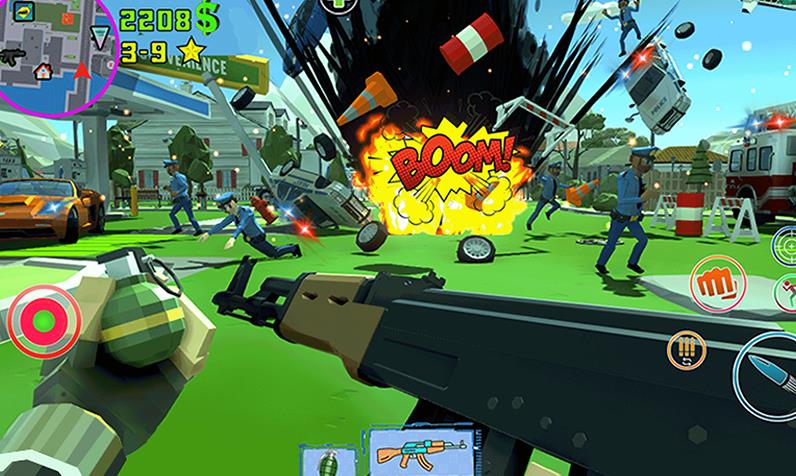The image size is (796, 476).
Task: Reload with the ammo swap button
Action: coord(687,351)
